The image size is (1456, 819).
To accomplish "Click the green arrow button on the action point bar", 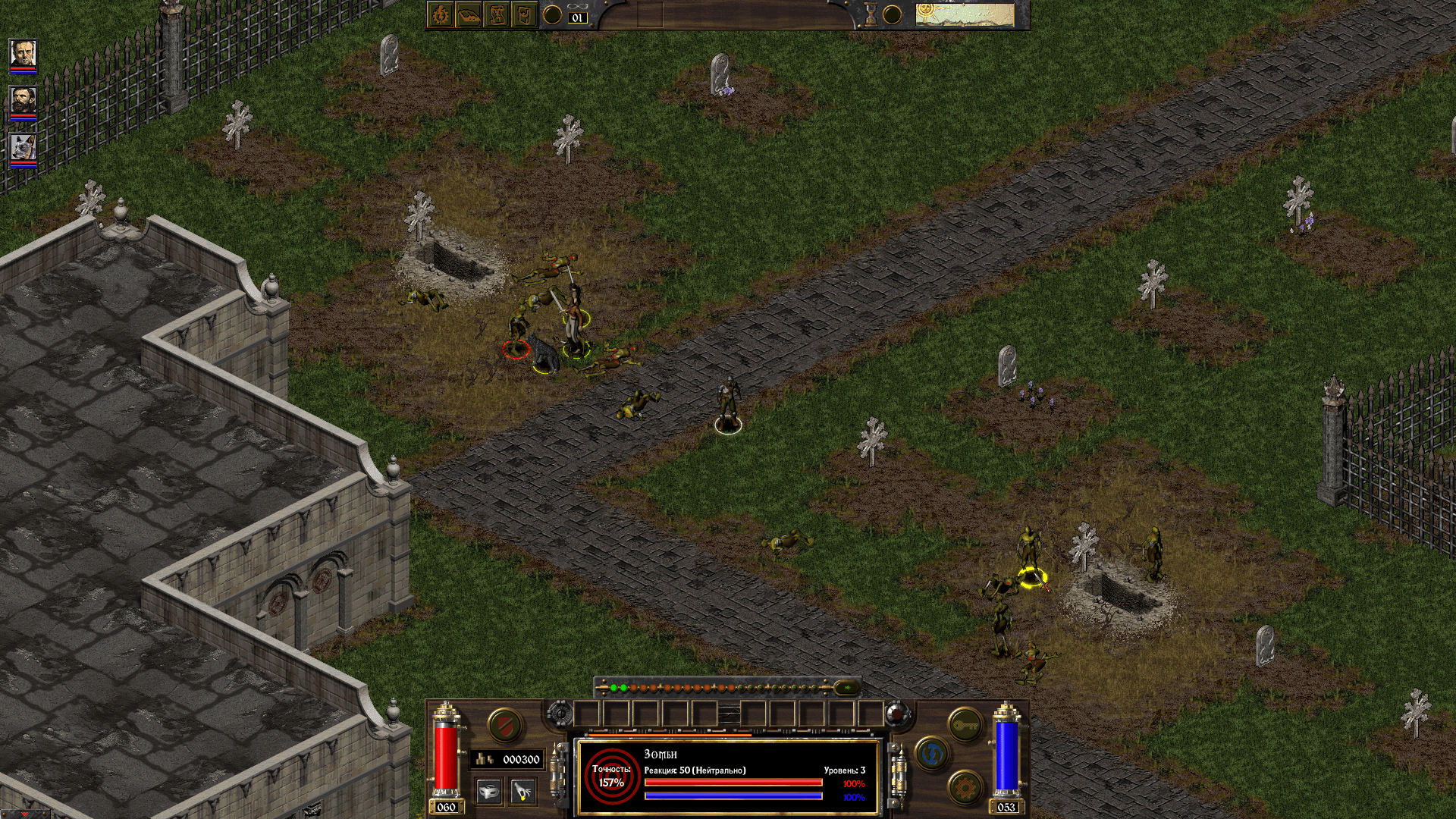I will (x=847, y=688).
